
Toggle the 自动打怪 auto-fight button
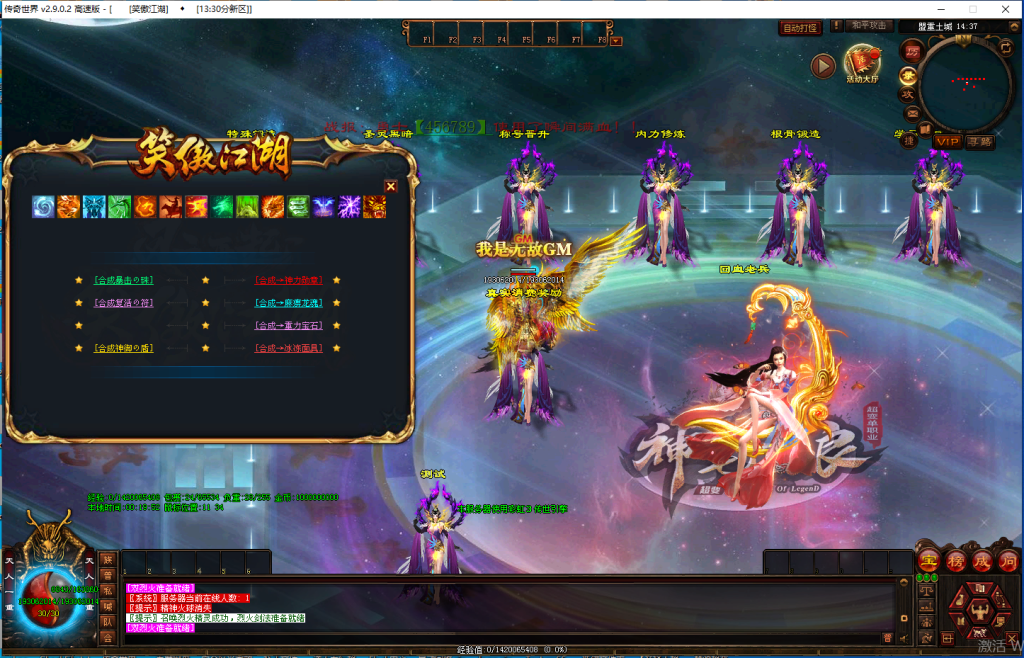click(x=800, y=28)
